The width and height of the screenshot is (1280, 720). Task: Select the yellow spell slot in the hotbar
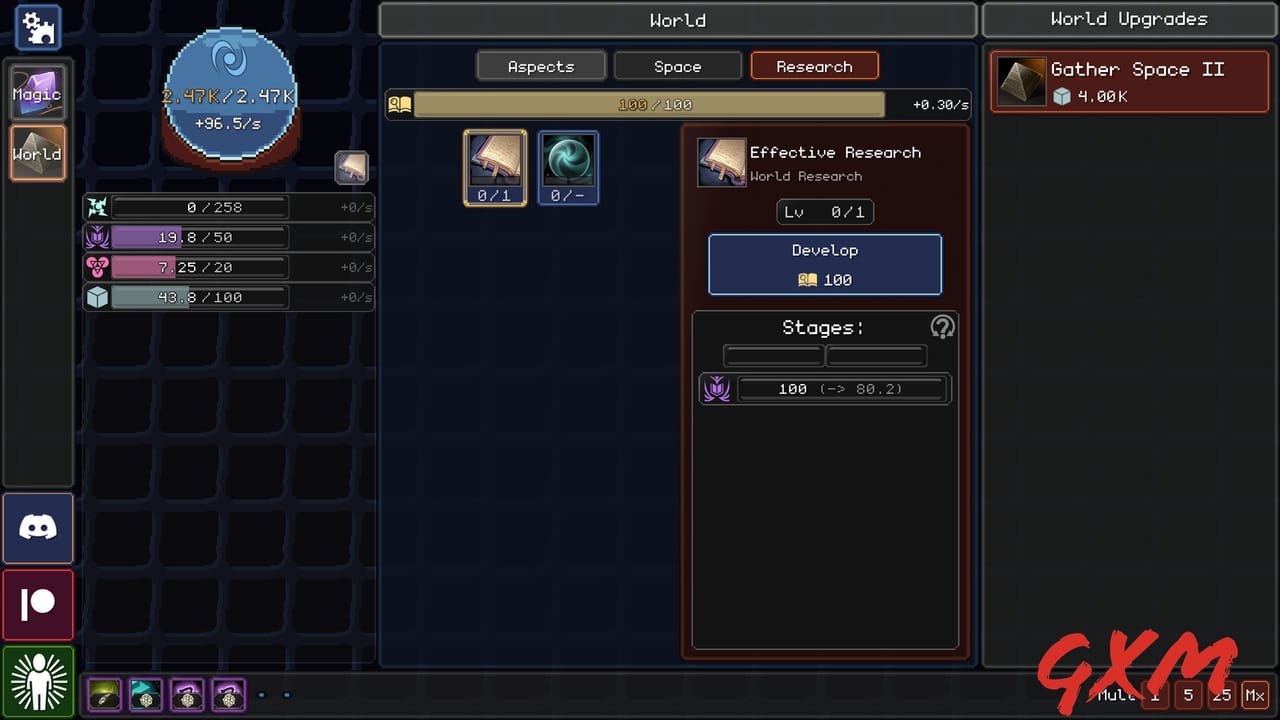(104, 694)
